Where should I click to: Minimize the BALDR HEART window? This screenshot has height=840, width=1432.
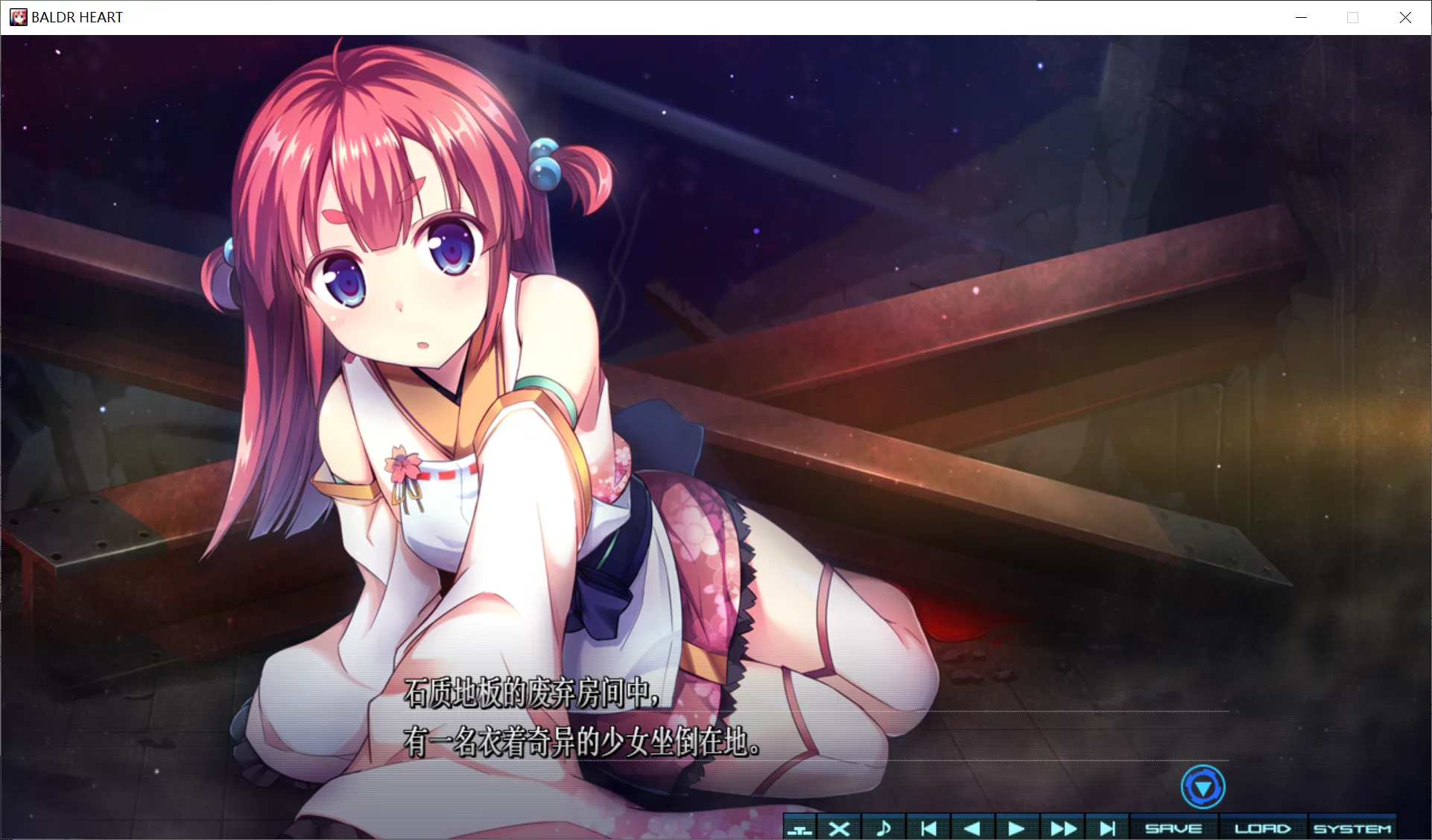coord(1301,16)
